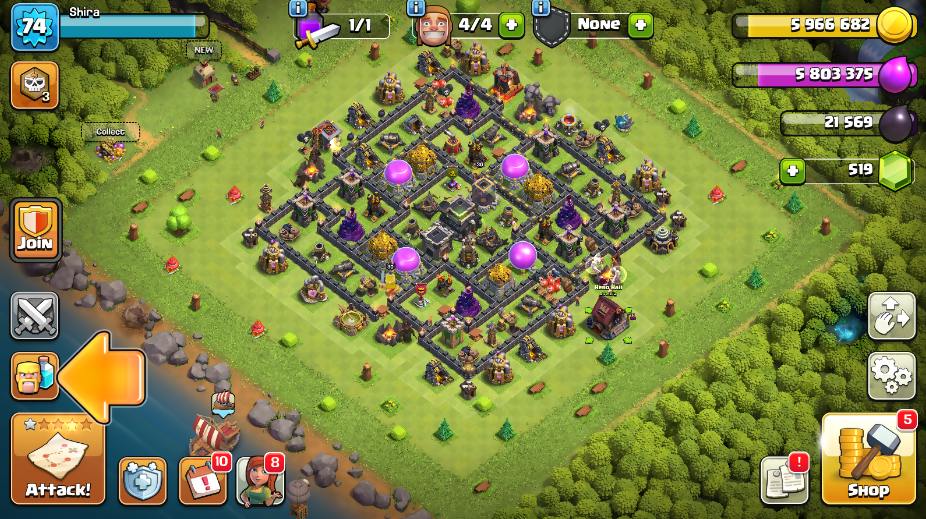Buy a shield via the None plus

pyautogui.click(x=641, y=24)
